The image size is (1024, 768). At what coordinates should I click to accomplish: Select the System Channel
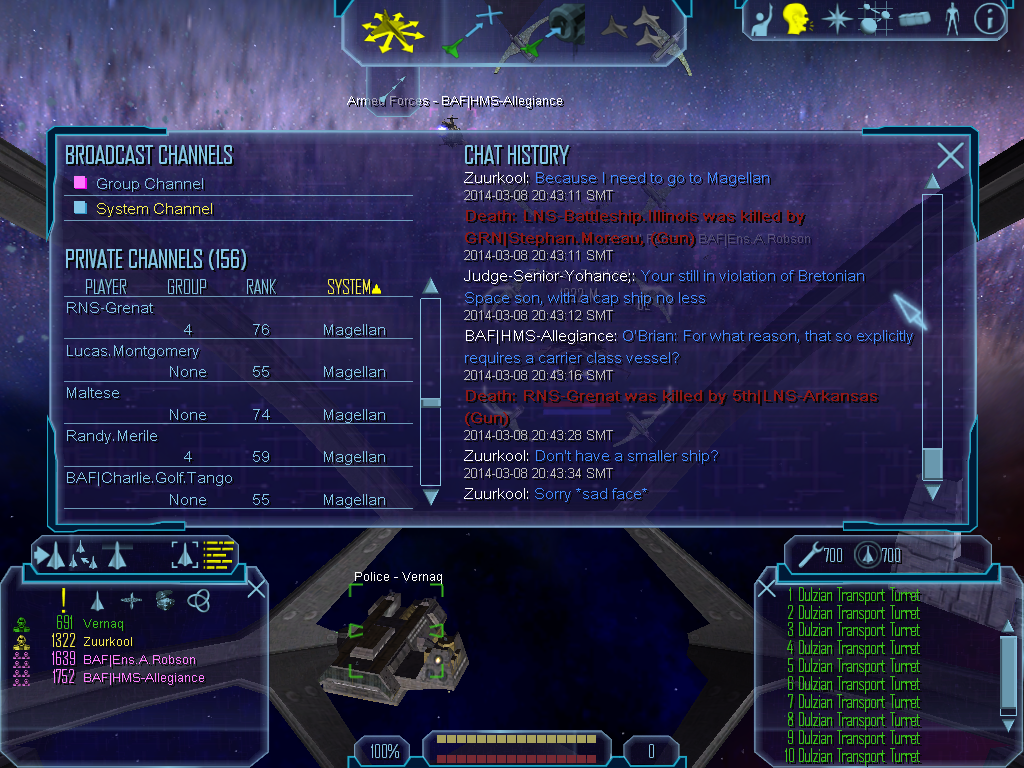click(153, 209)
